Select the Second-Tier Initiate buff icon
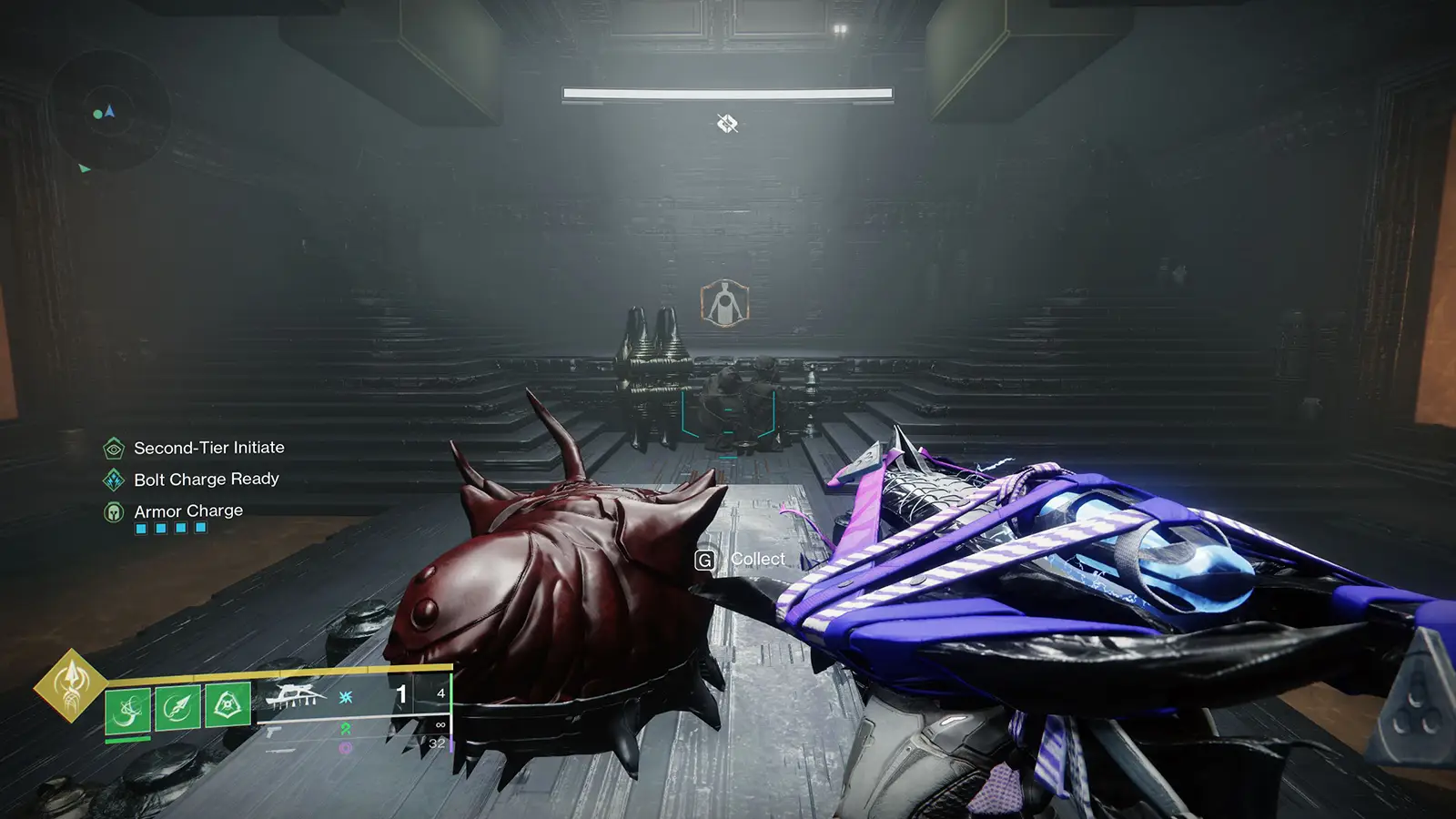 click(x=114, y=448)
